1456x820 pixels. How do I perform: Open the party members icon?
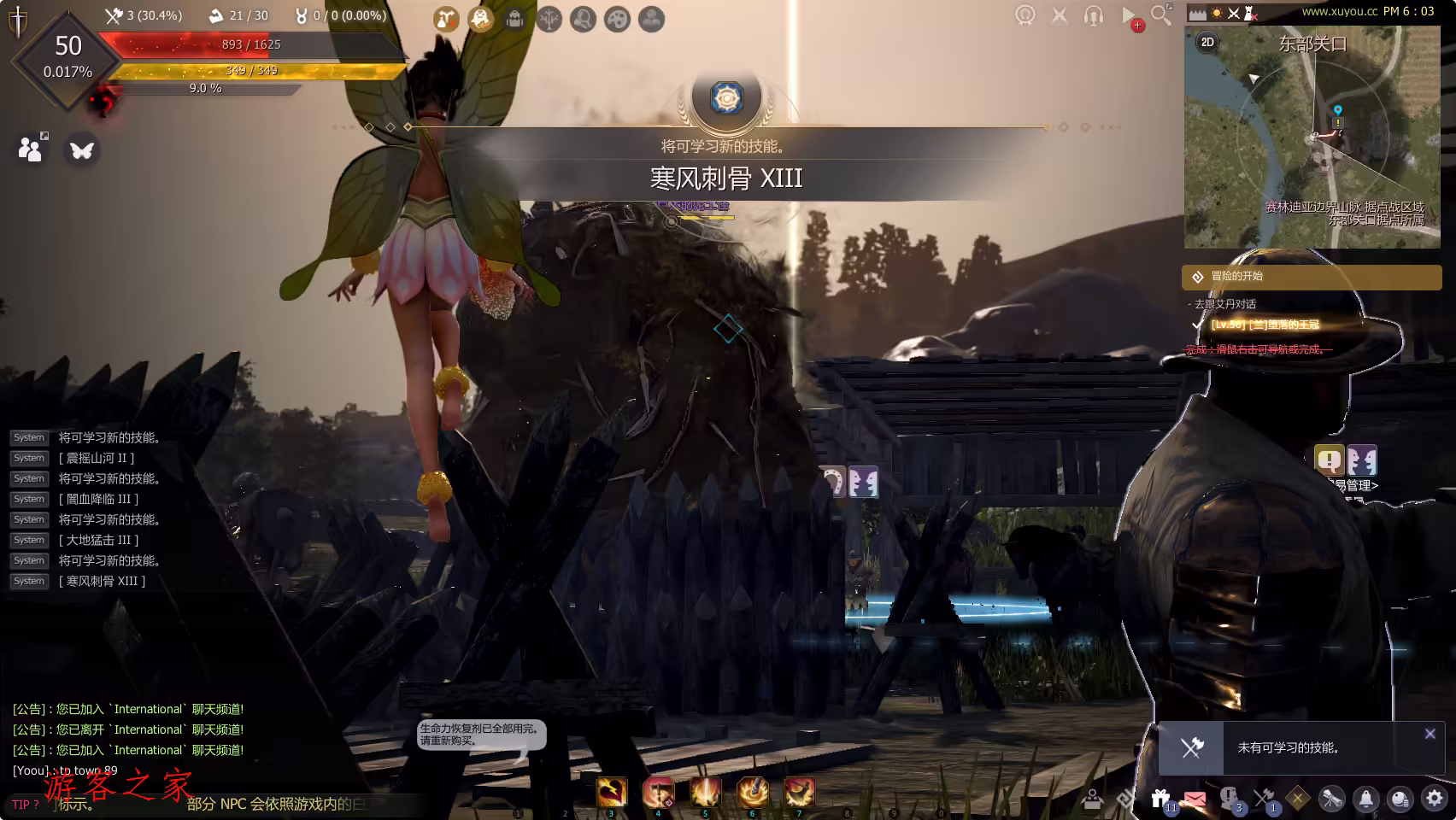pos(31,149)
